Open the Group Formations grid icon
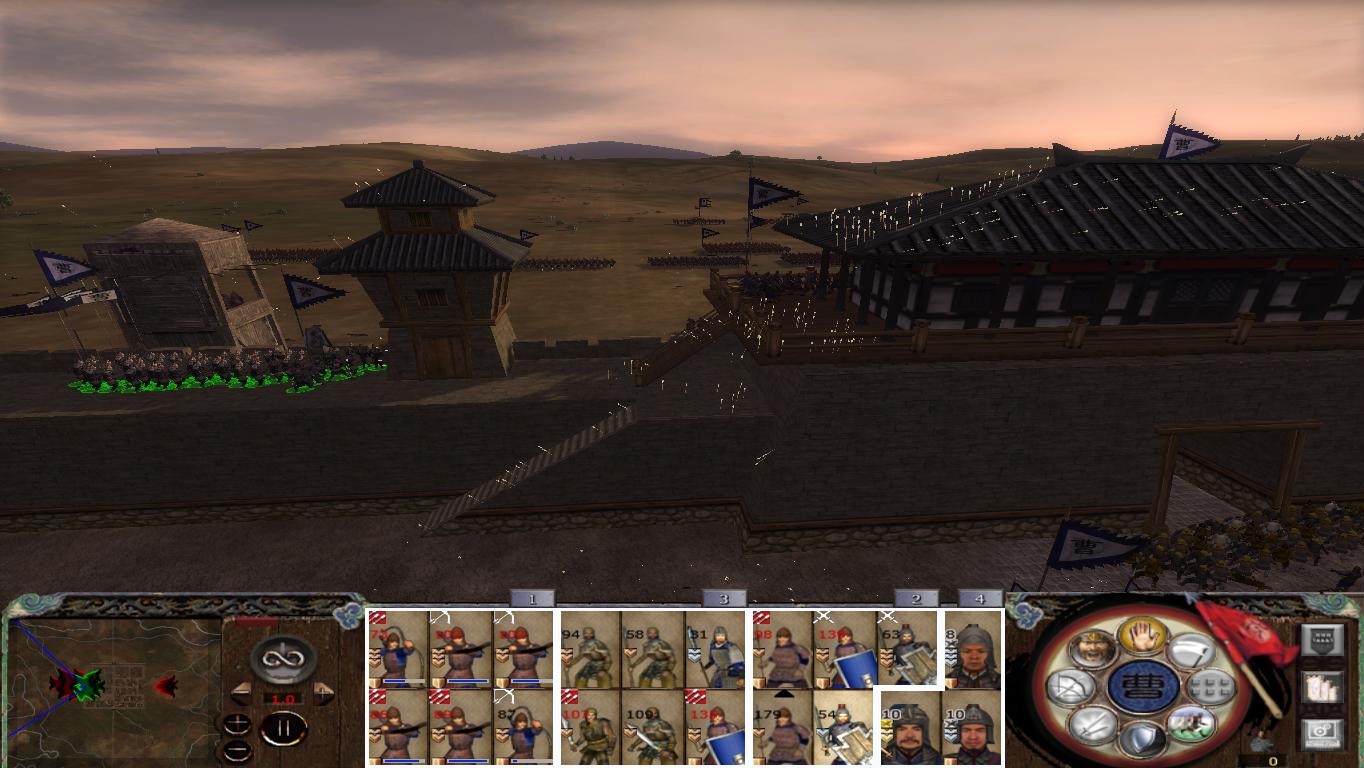 click(1211, 686)
